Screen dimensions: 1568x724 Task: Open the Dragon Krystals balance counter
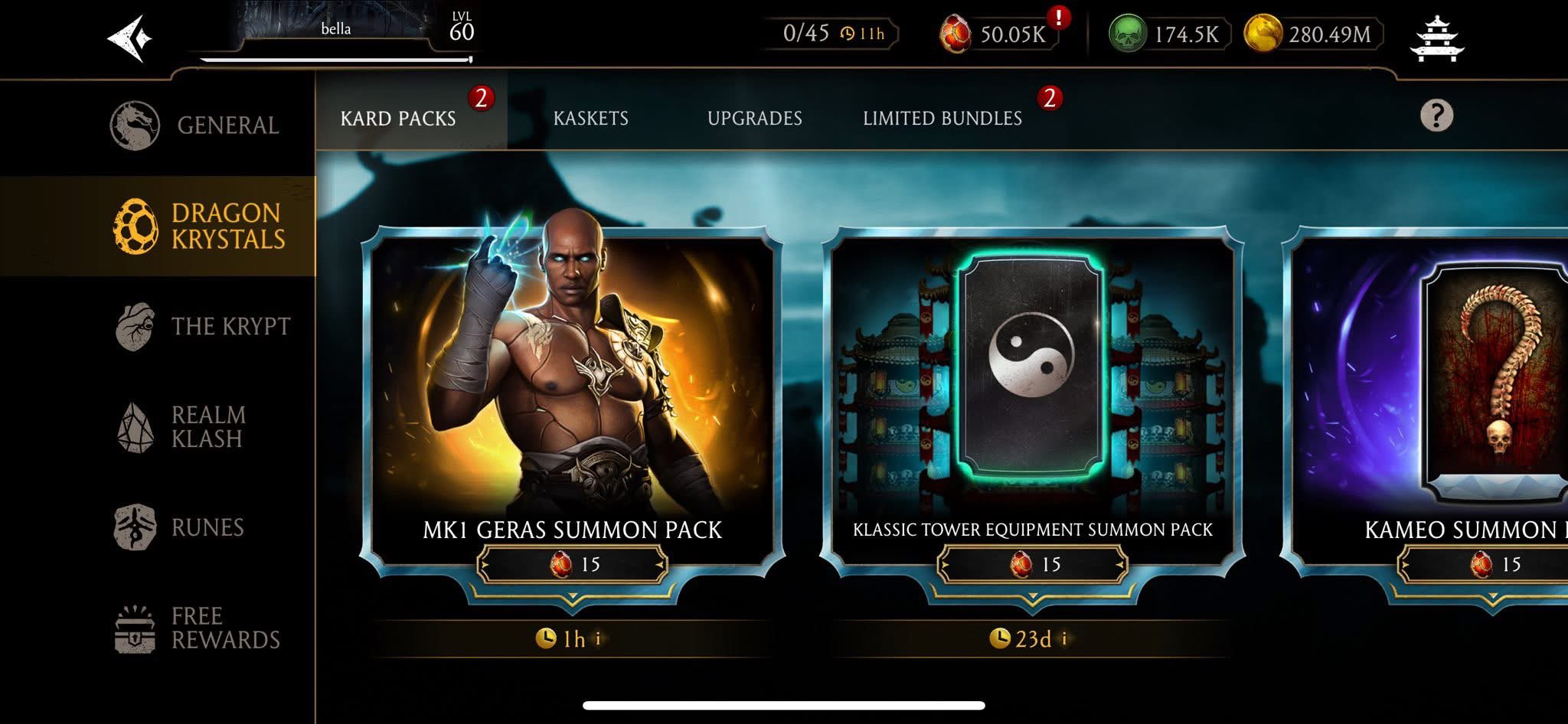coord(997,34)
